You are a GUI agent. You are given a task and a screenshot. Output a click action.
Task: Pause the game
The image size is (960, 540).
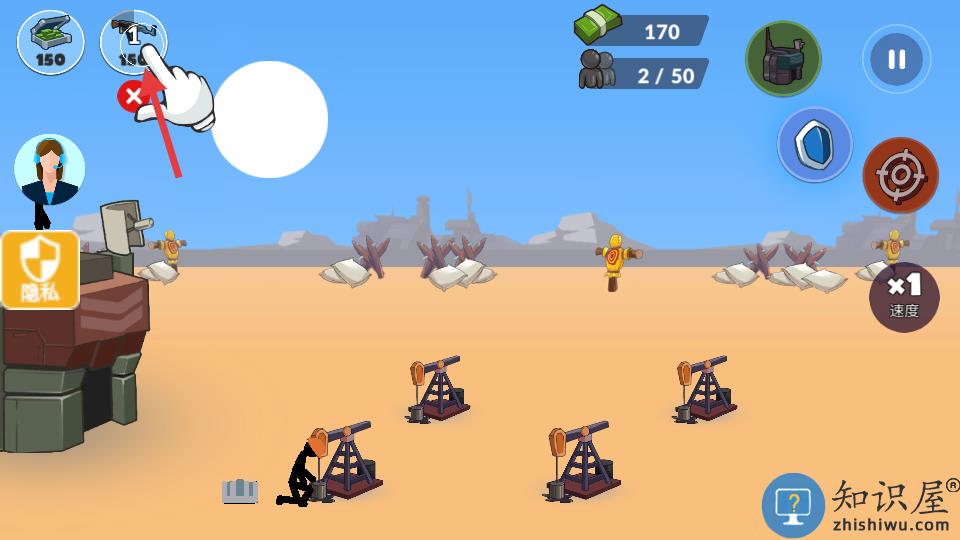[896, 59]
